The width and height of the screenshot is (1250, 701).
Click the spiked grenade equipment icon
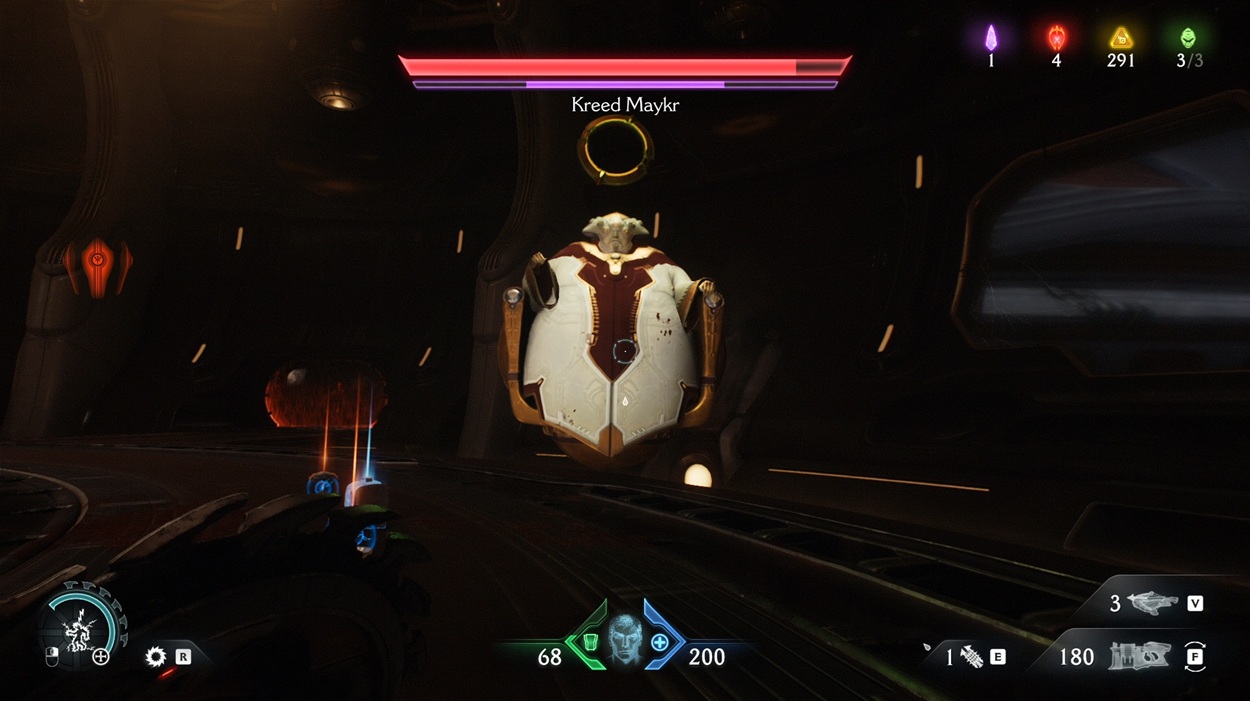tap(971, 657)
